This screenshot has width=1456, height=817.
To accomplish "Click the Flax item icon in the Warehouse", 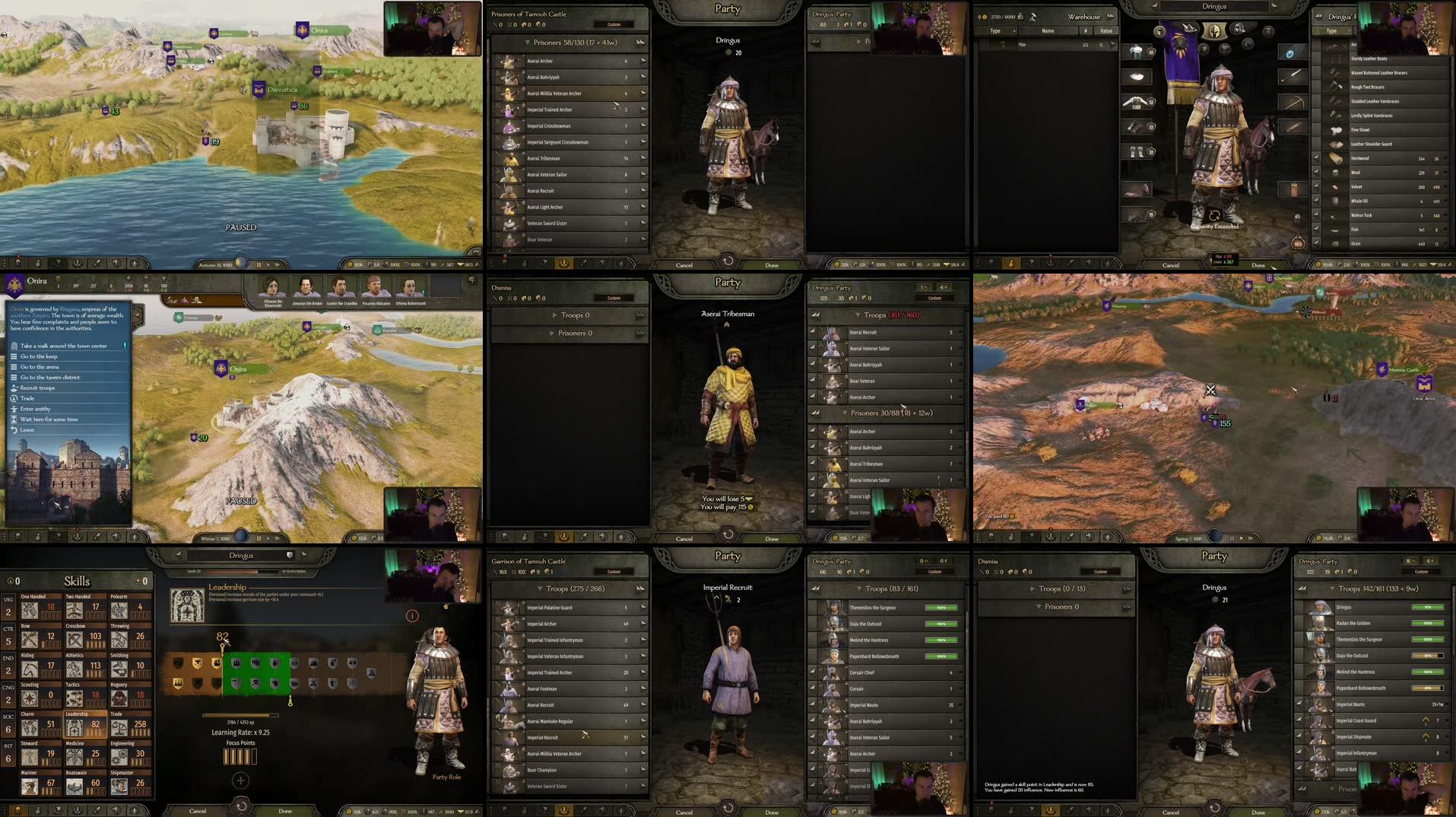I will click(x=1002, y=44).
